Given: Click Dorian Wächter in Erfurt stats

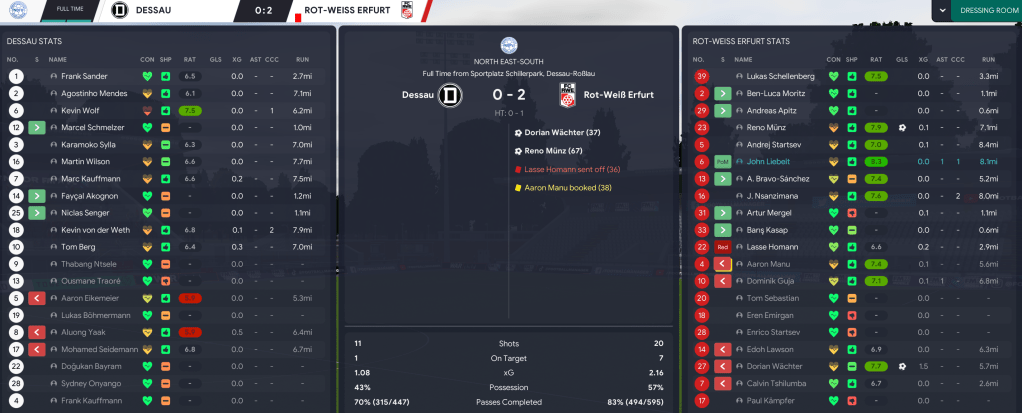Looking at the screenshot, I should [777, 366].
